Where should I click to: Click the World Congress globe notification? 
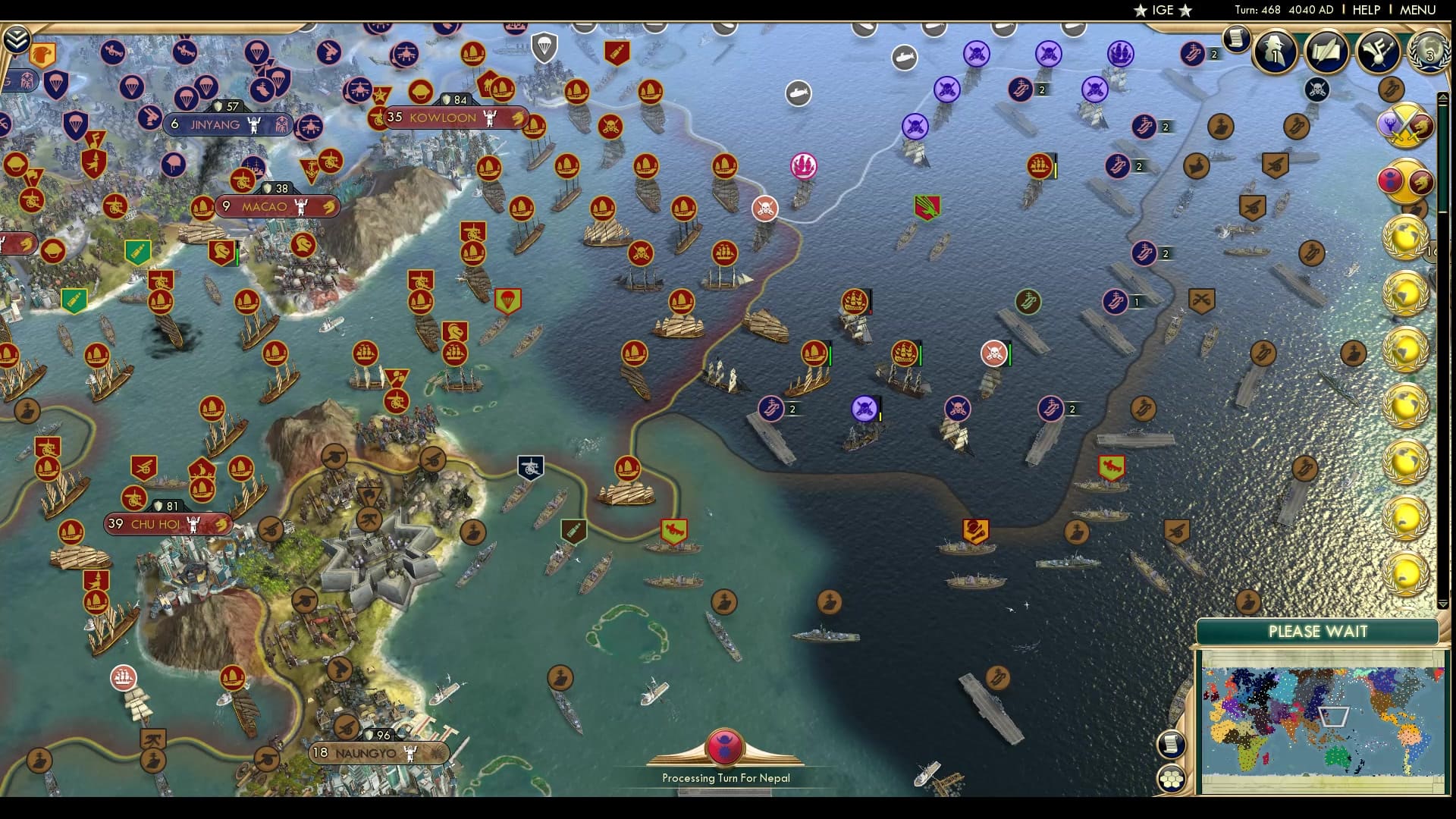[x=1429, y=53]
